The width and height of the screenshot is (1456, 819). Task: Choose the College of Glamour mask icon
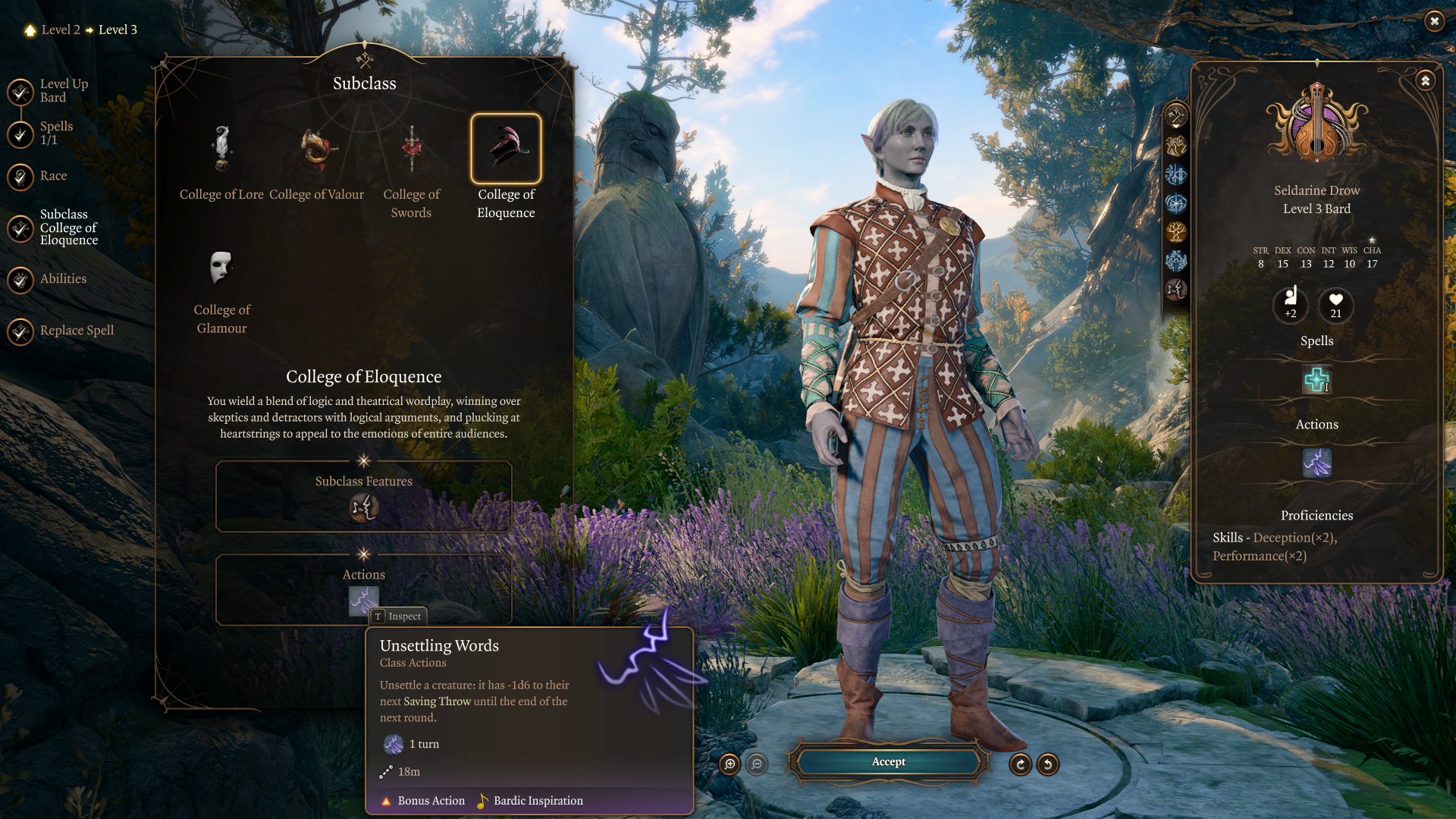point(221,268)
